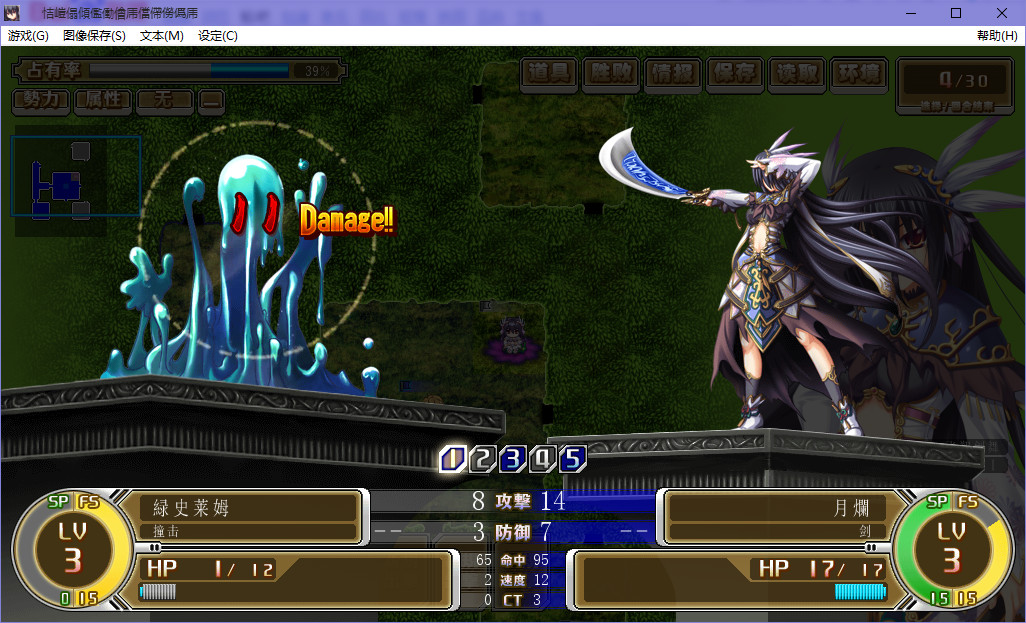Image resolution: width=1026 pixels, height=623 pixels.
Task: Click the dash button beside 无
Action: pos(211,100)
